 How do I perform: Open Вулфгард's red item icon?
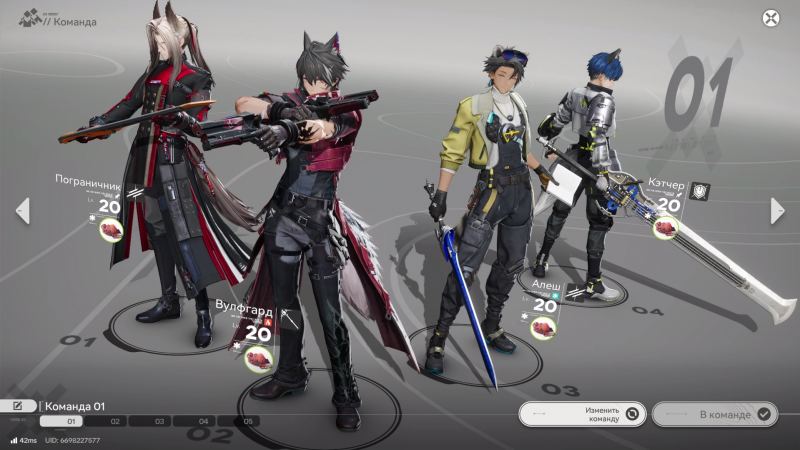pos(258,357)
